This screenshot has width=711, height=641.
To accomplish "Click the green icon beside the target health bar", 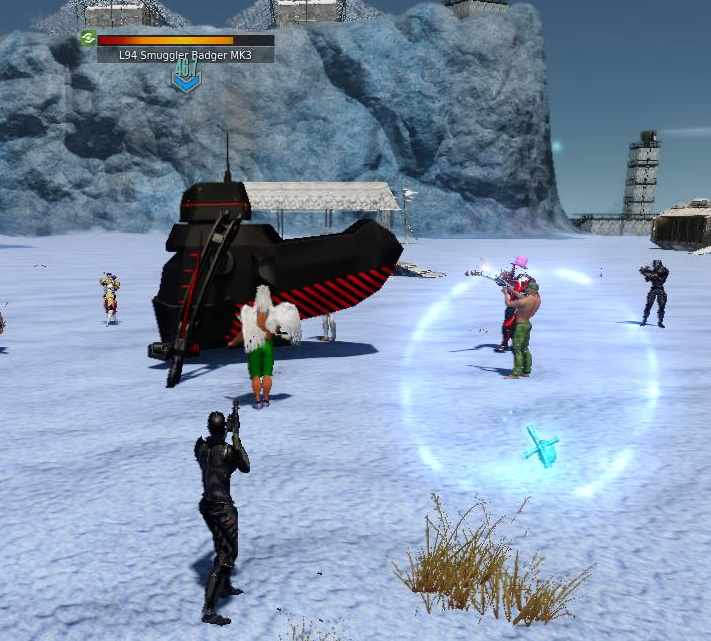I will pos(88,39).
